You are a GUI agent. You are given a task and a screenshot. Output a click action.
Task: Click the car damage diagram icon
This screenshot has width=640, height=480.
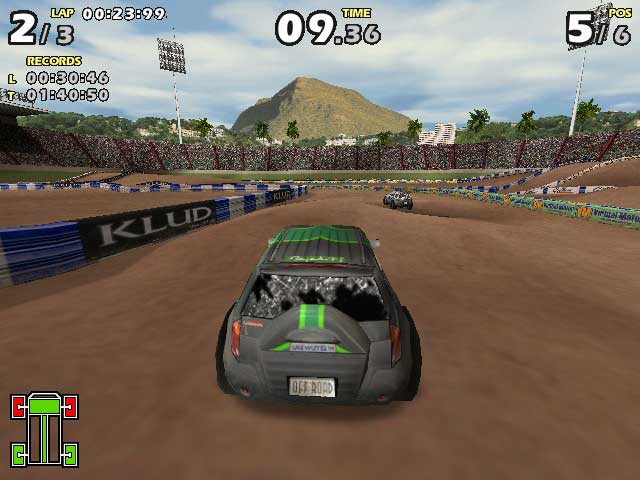click(44, 430)
